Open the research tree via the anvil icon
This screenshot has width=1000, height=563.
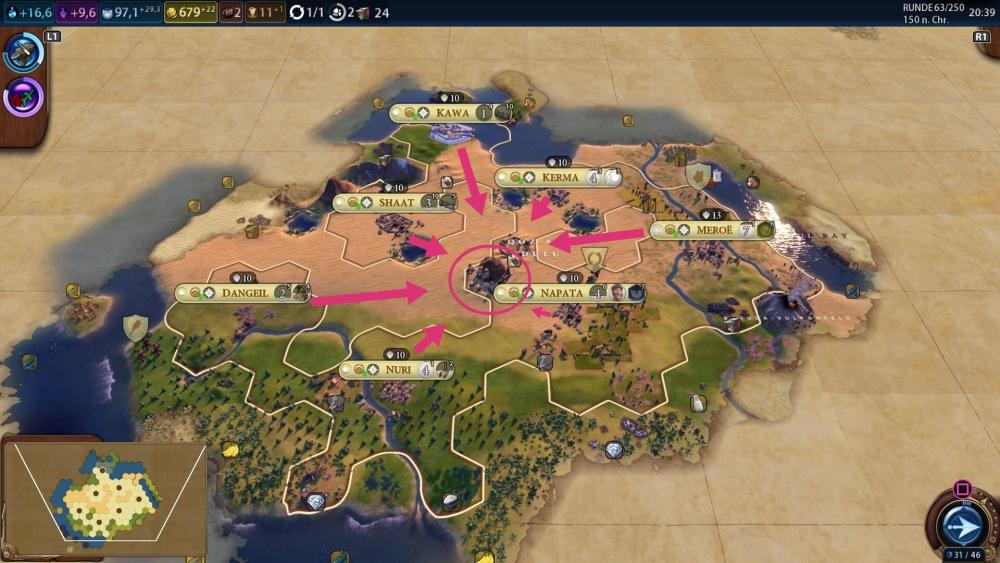coord(22,53)
